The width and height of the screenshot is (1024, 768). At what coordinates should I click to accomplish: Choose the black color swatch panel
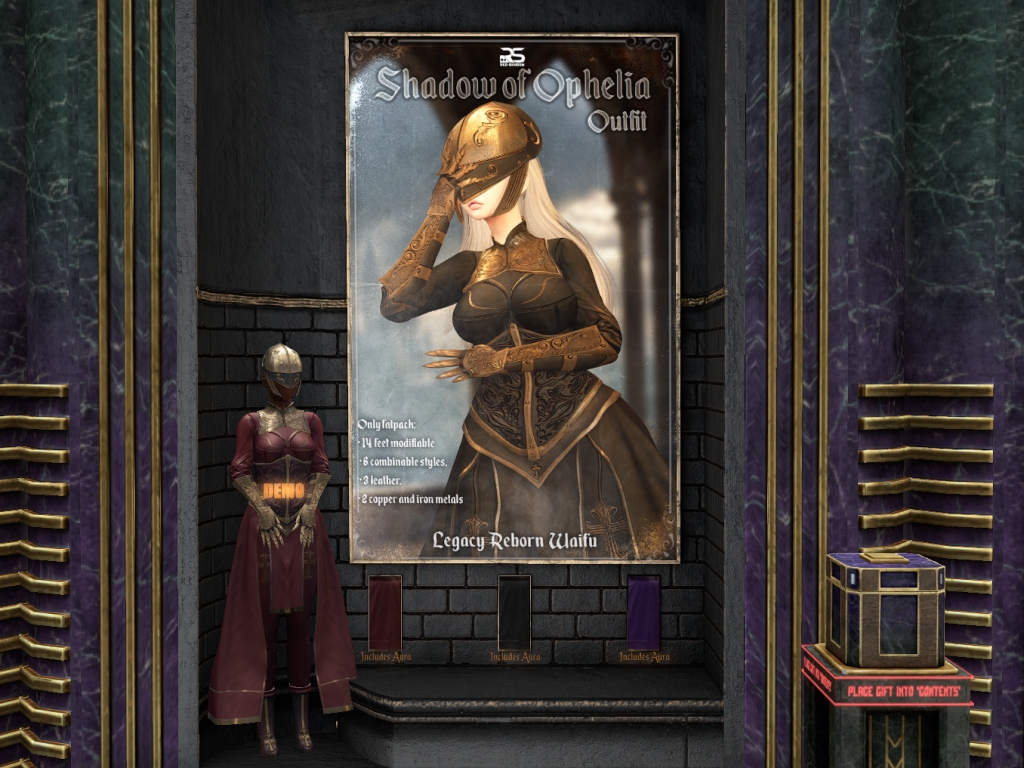tap(514, 612)
